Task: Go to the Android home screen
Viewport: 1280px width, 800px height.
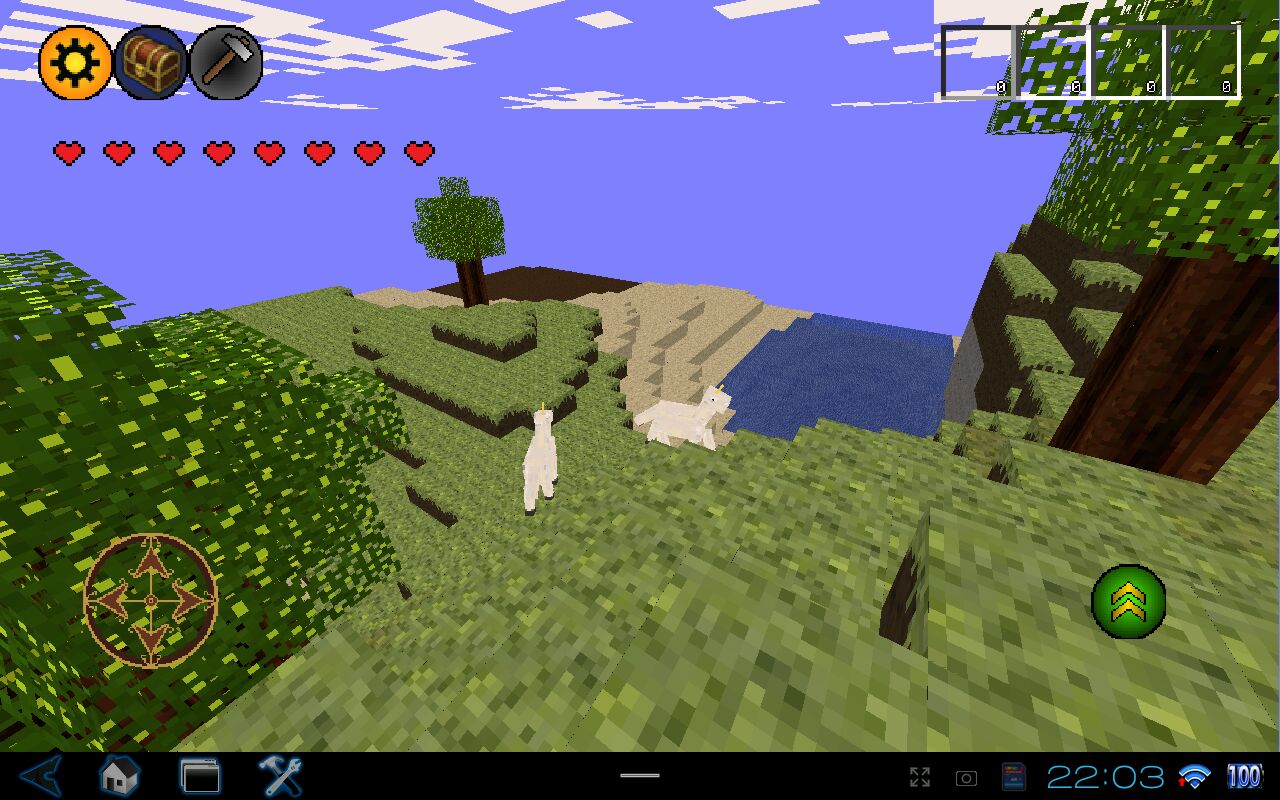Action: [x=119, y=776]
